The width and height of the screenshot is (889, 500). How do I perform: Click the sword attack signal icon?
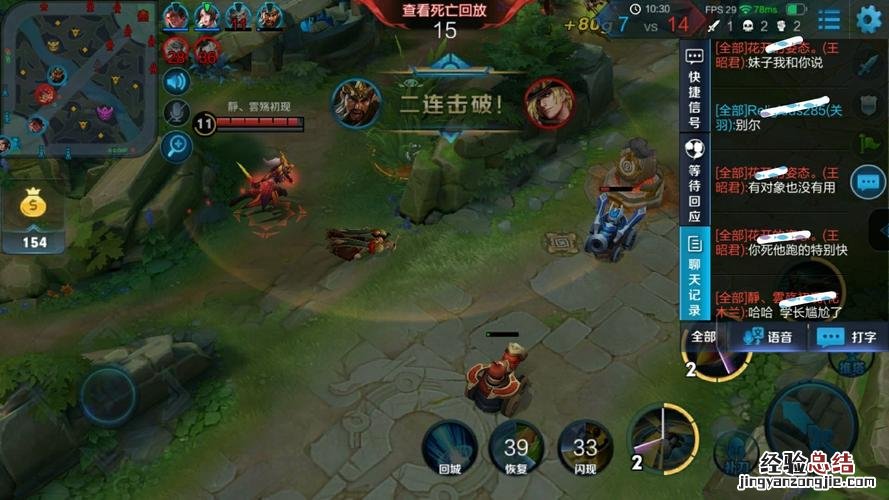(868, 66)
